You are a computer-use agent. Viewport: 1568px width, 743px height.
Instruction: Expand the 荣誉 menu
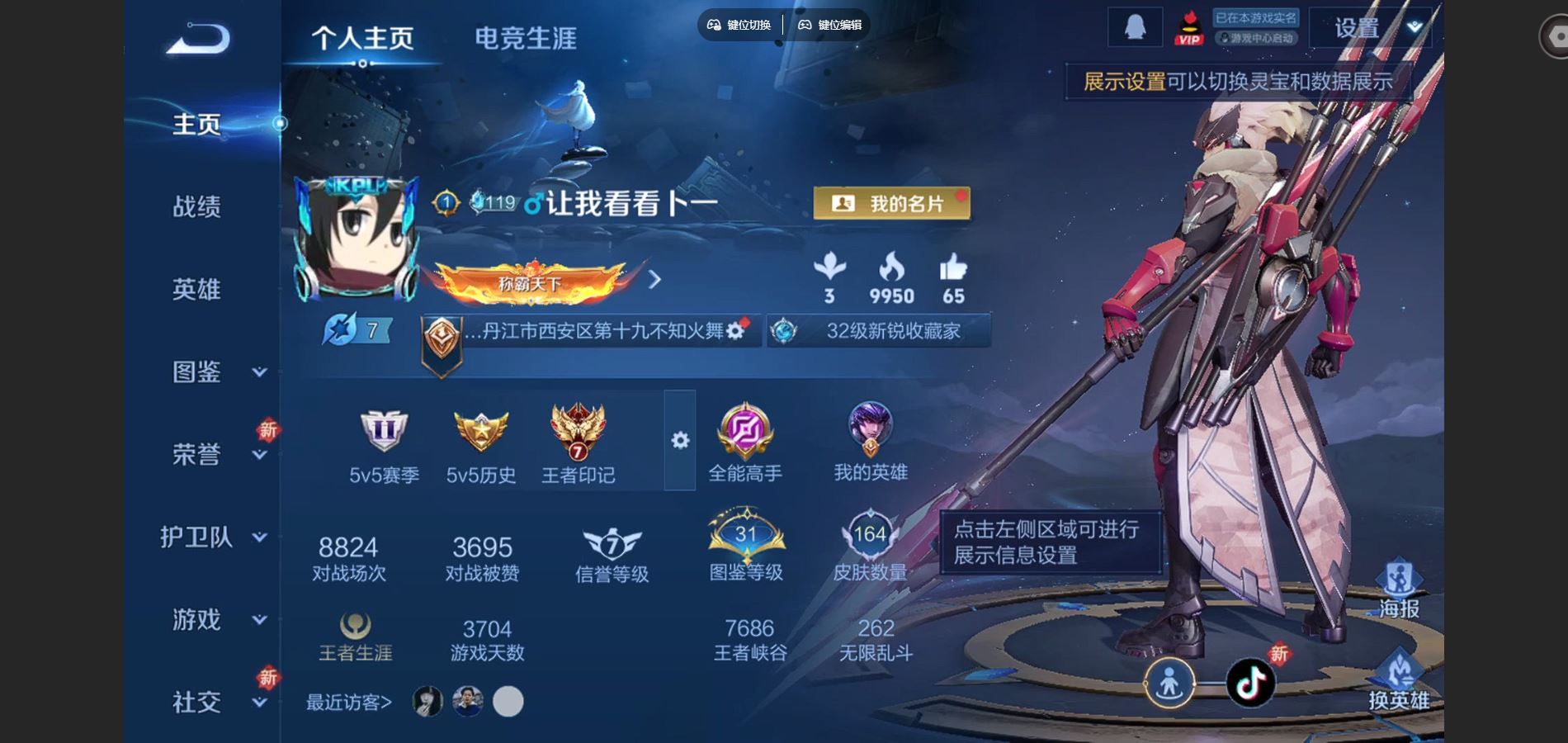coord(258,455)
